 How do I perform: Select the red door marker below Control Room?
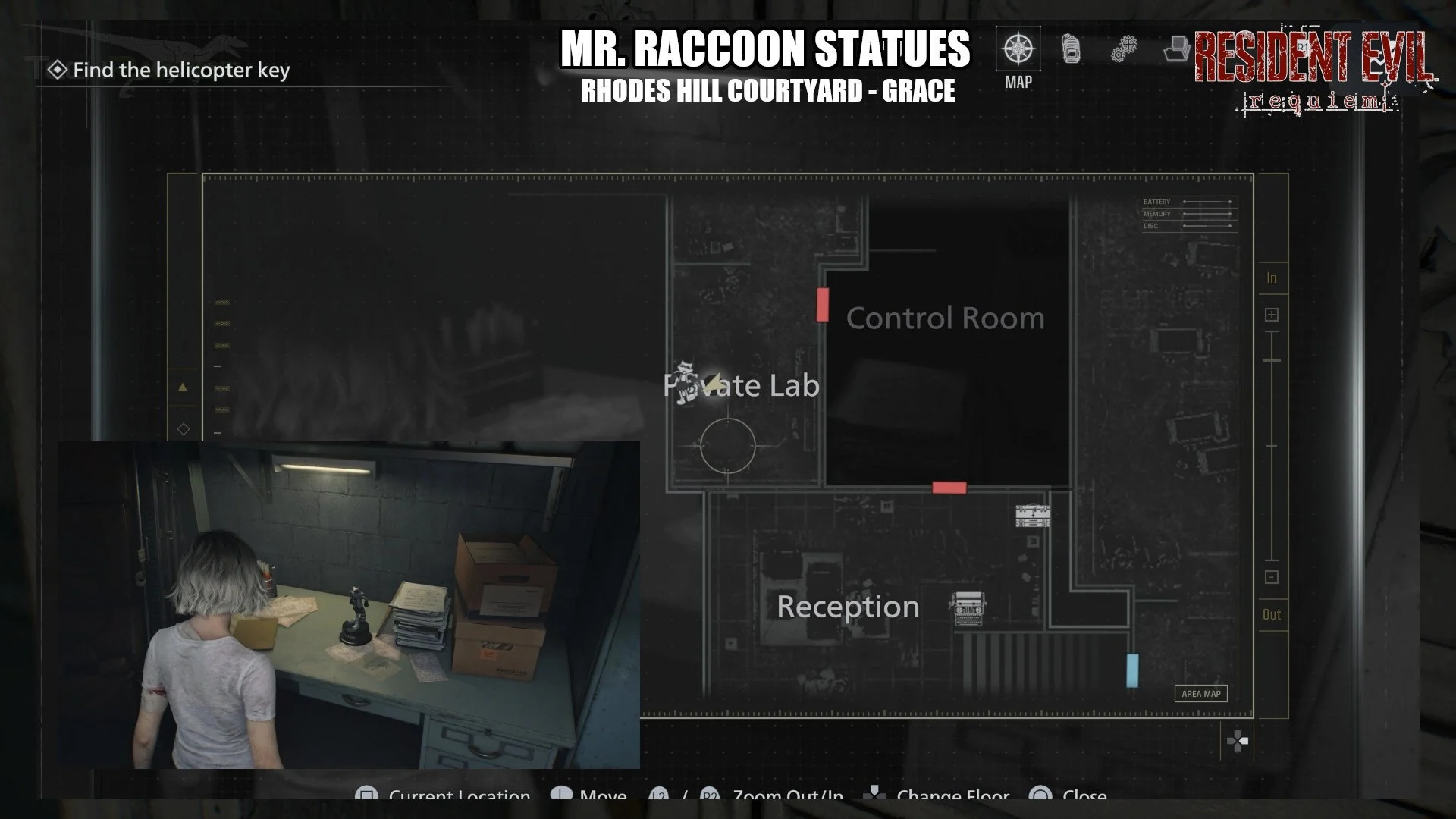pyautogui.click(x=949, y=488)
